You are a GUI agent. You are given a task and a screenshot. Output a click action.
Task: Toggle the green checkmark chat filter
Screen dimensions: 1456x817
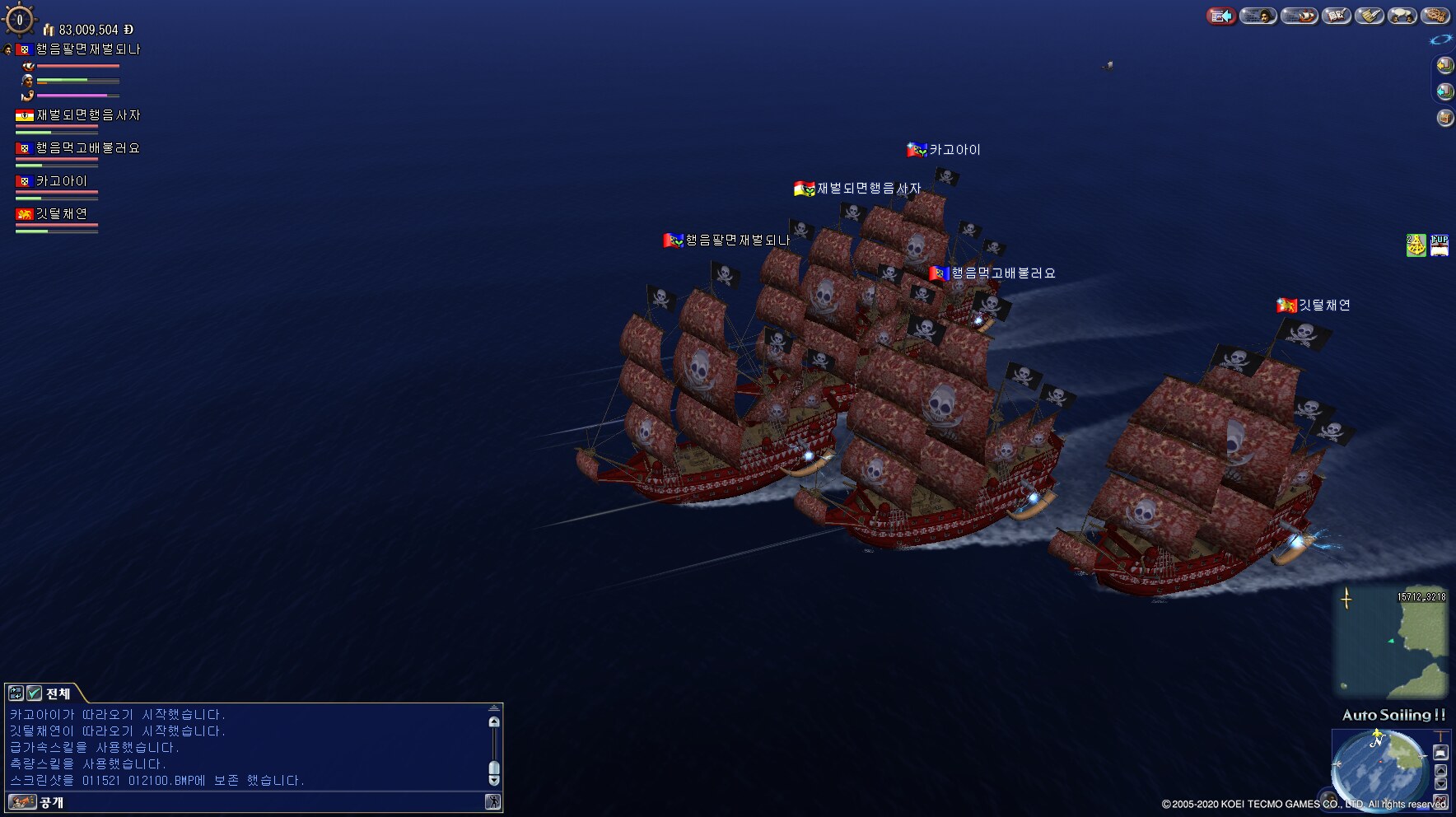tap(34, 693)
